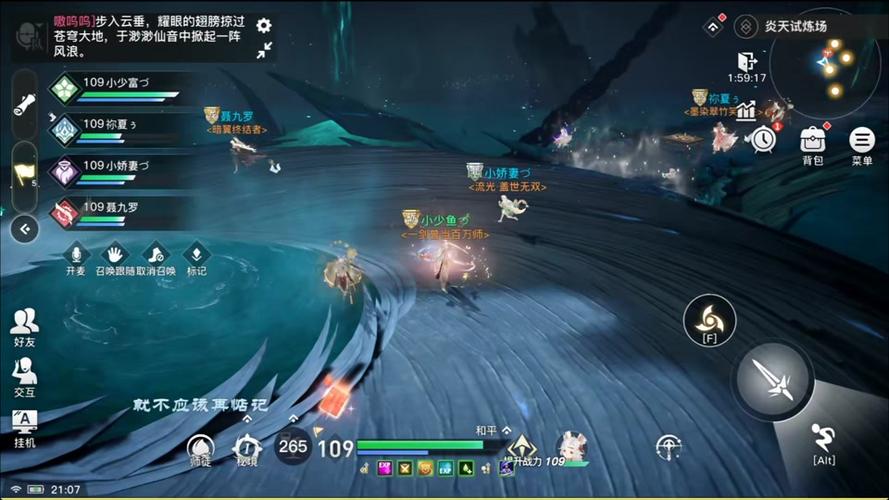Viewport: 889px width, 500px height.
Task: Select party member 109 祢夏
Action: [x=115, y=129]
